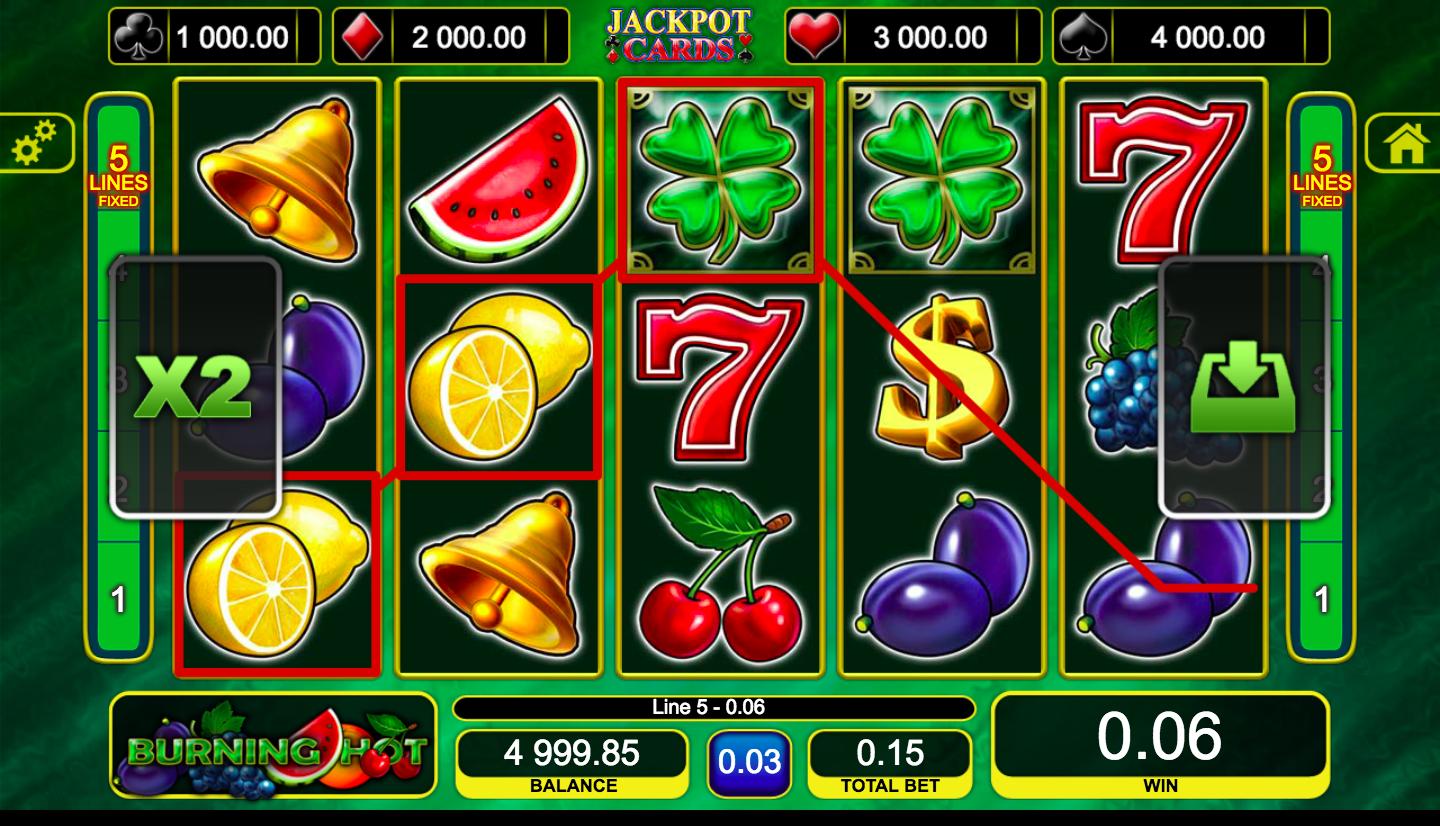The height and width of the screenshot is (826, 1440).
Task: Select the Burning Hot game title banner
Action: pos(272,747)
